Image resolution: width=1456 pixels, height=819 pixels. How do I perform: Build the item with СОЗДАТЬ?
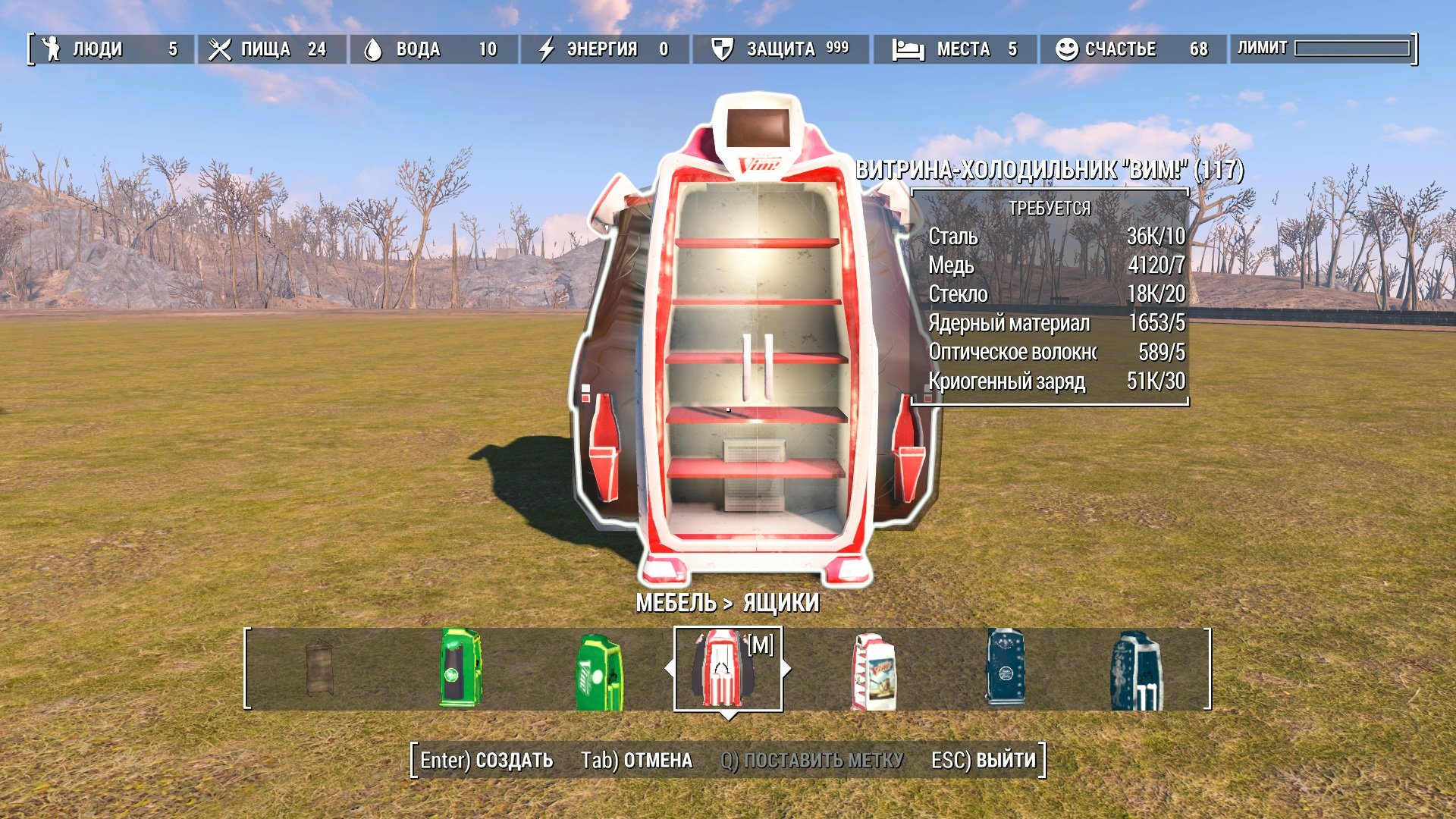(487, 760)
